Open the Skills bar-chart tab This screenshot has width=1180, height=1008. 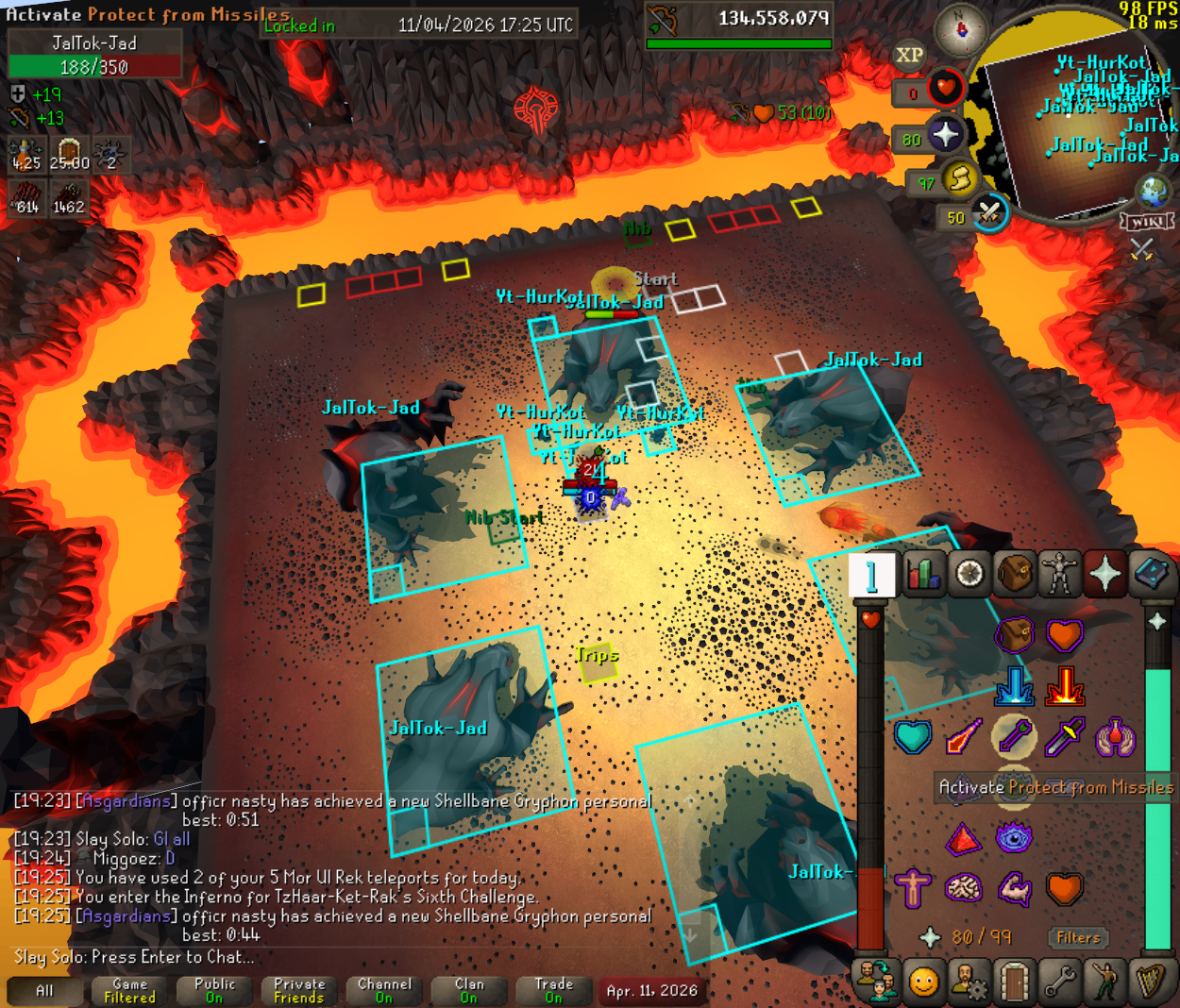tap(923, 574)
